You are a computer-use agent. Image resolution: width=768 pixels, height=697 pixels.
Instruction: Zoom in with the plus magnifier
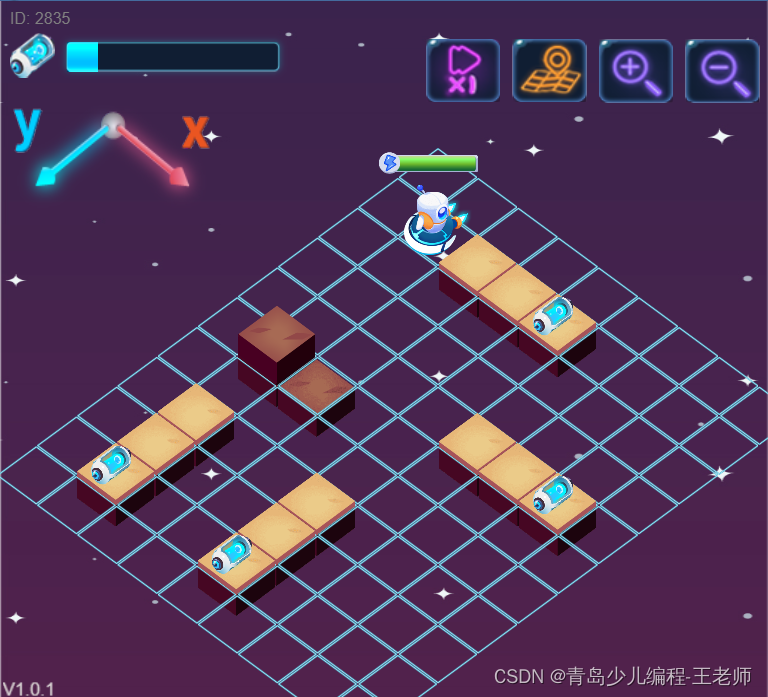click(636, 70)
